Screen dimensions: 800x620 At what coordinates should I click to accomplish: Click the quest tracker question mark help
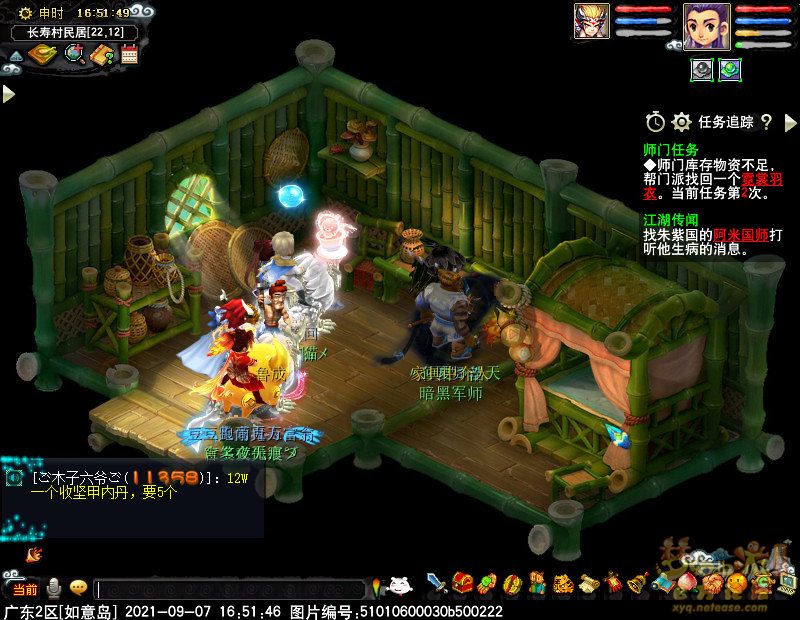767,122
